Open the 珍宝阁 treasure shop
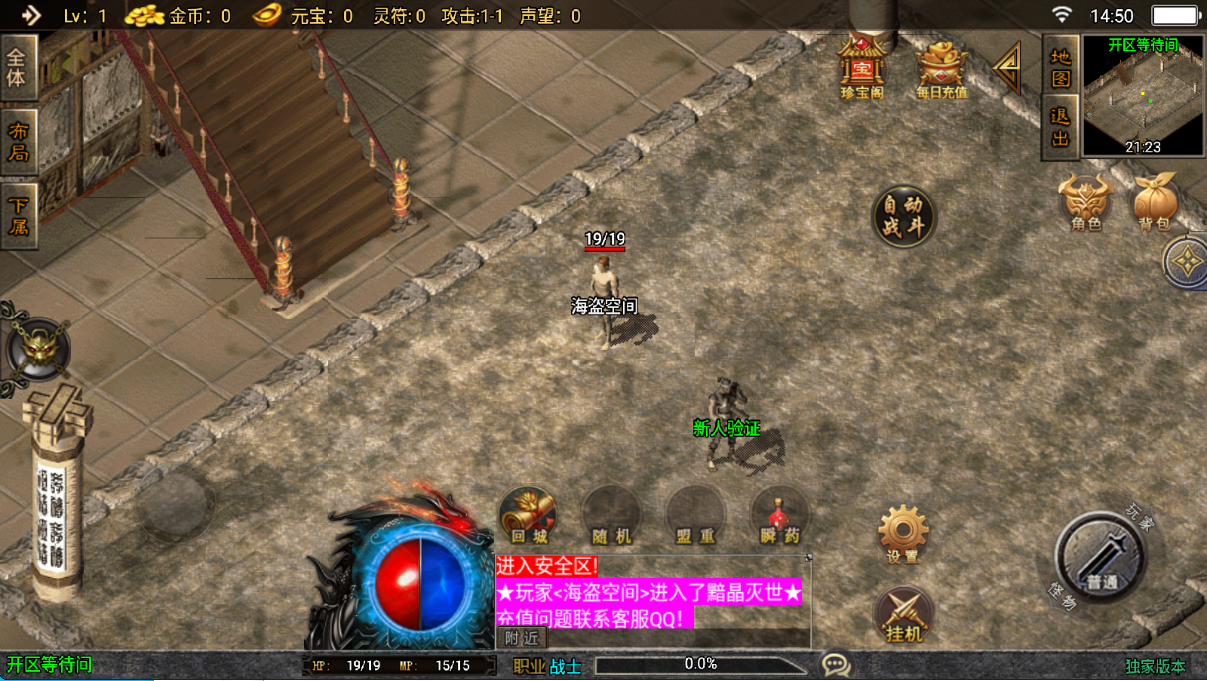Image resolution: width=1207 pixels, height=681 pixels. [x=861, y=67]
